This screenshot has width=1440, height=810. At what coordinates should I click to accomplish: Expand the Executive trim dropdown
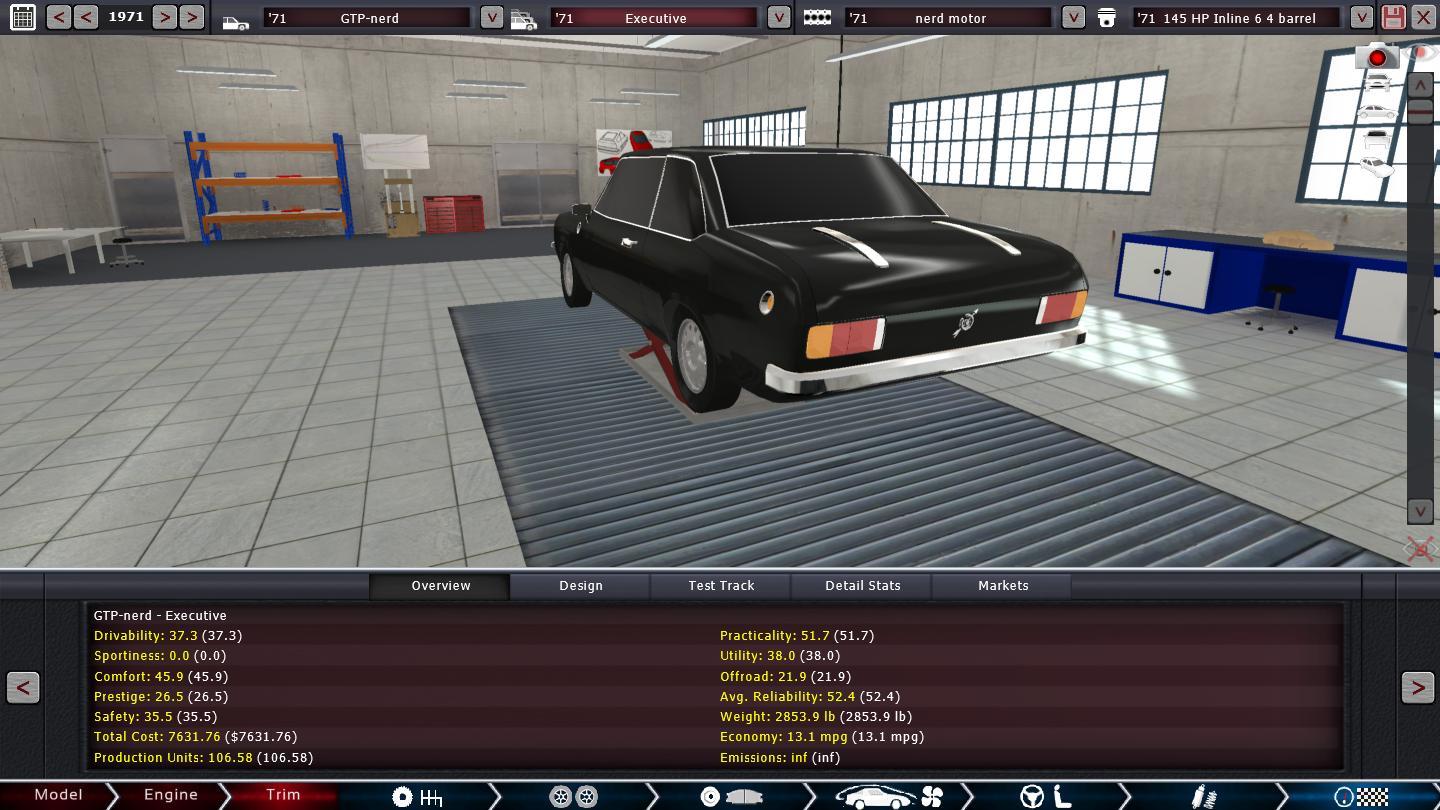click(778, 18)
